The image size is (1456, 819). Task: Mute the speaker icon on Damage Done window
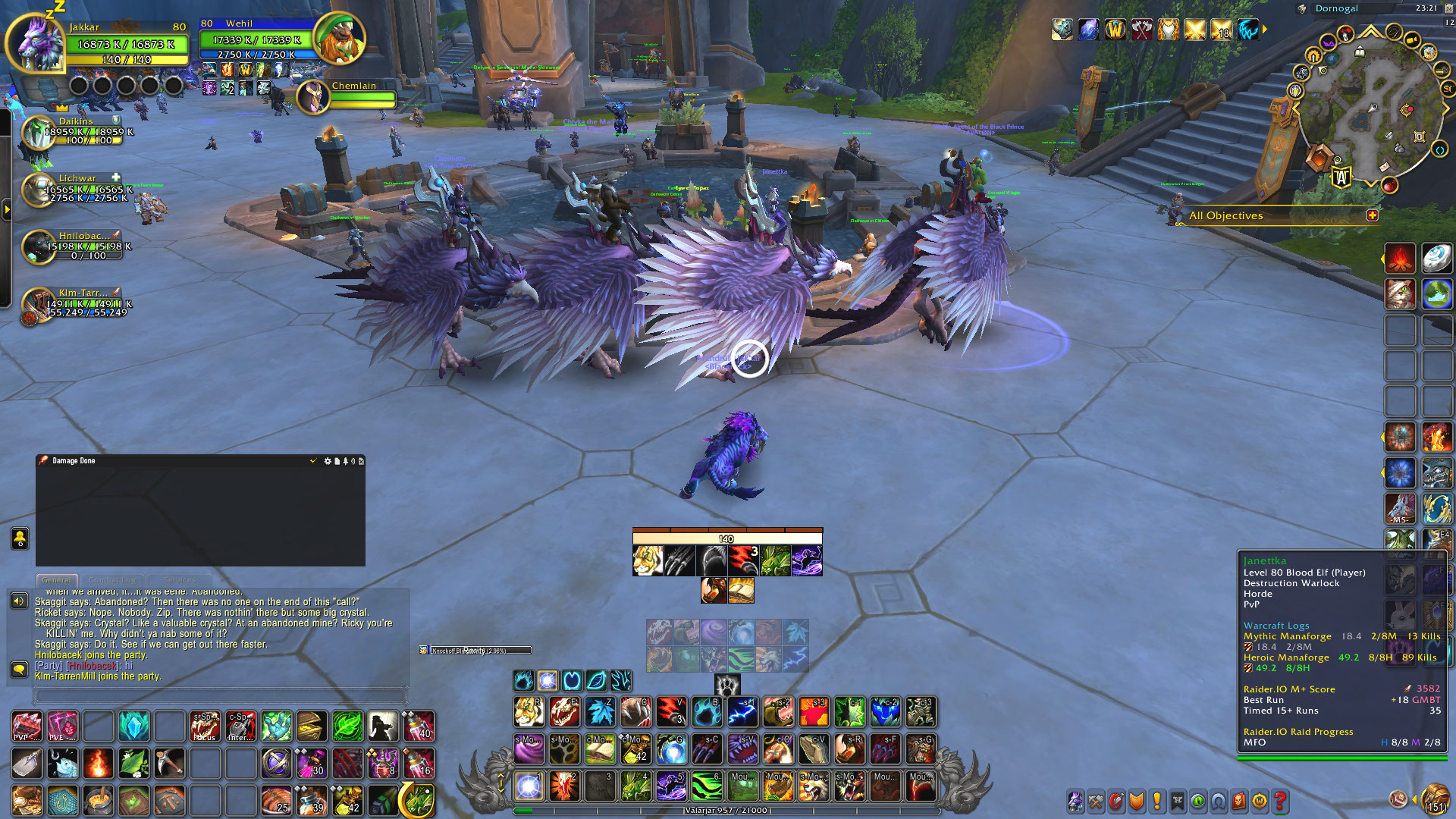pos(353,460)
